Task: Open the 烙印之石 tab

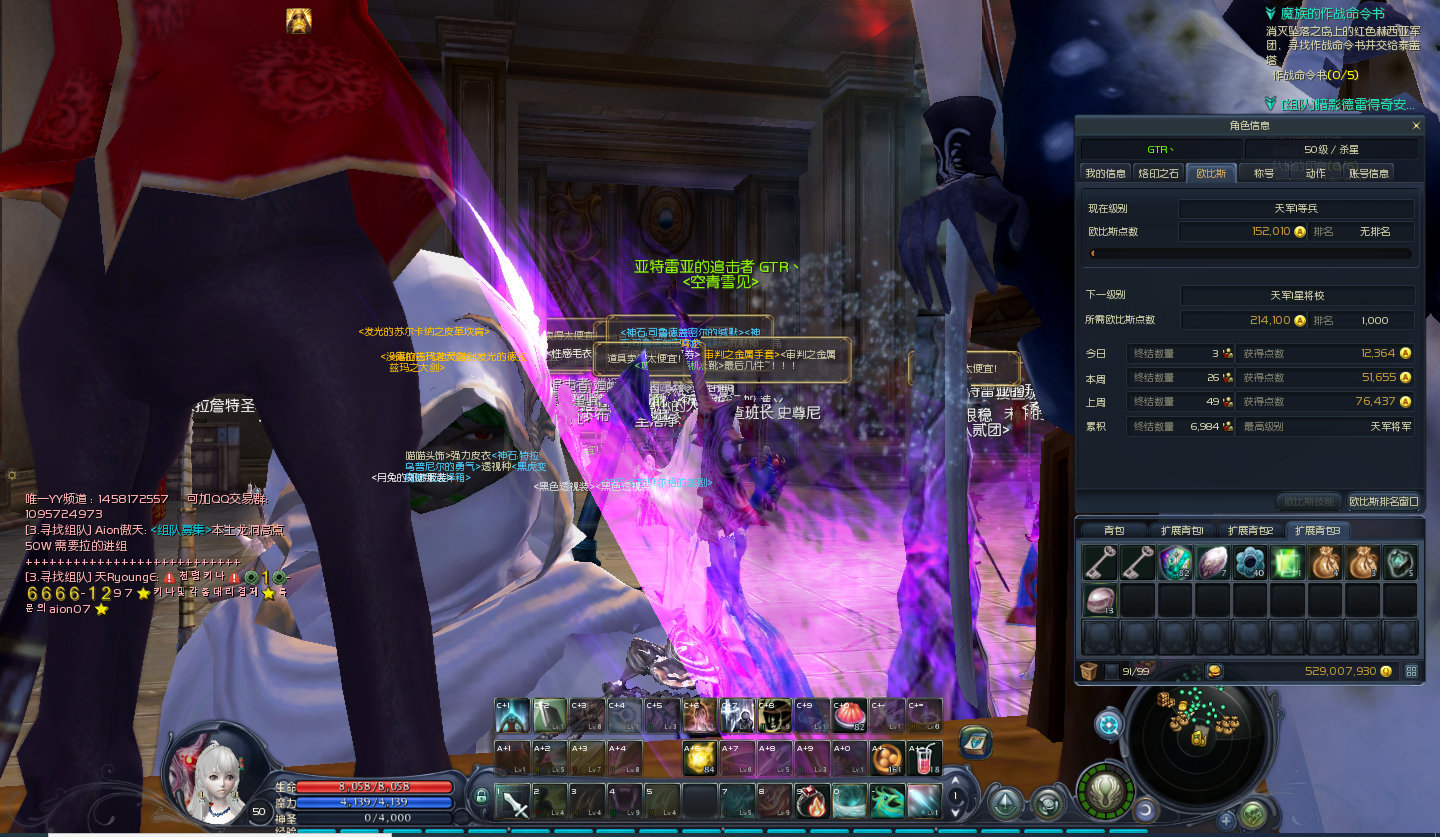Action: pyautogui.click(x=1159, y=173)
